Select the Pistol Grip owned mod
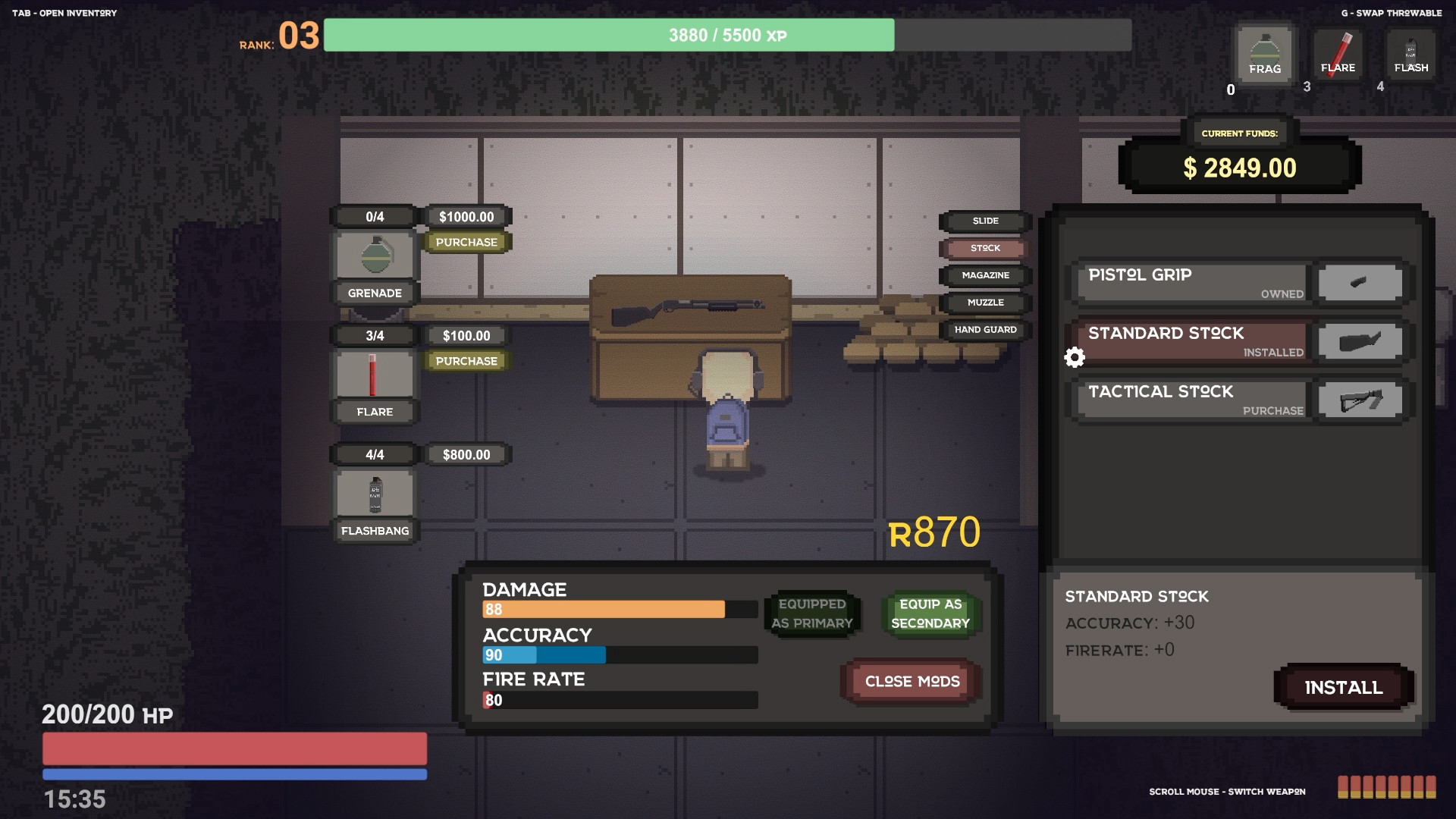 tap(1191, 283)
